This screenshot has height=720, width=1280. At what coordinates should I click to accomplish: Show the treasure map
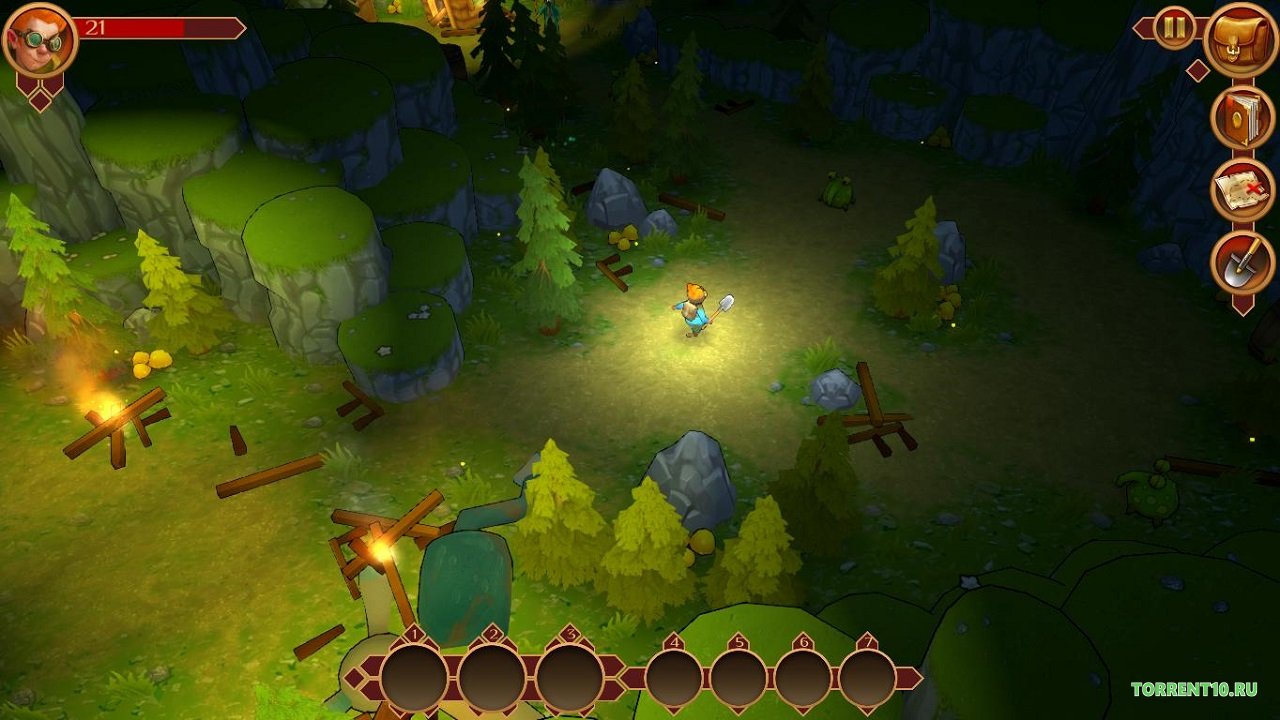coord(1242,190)
